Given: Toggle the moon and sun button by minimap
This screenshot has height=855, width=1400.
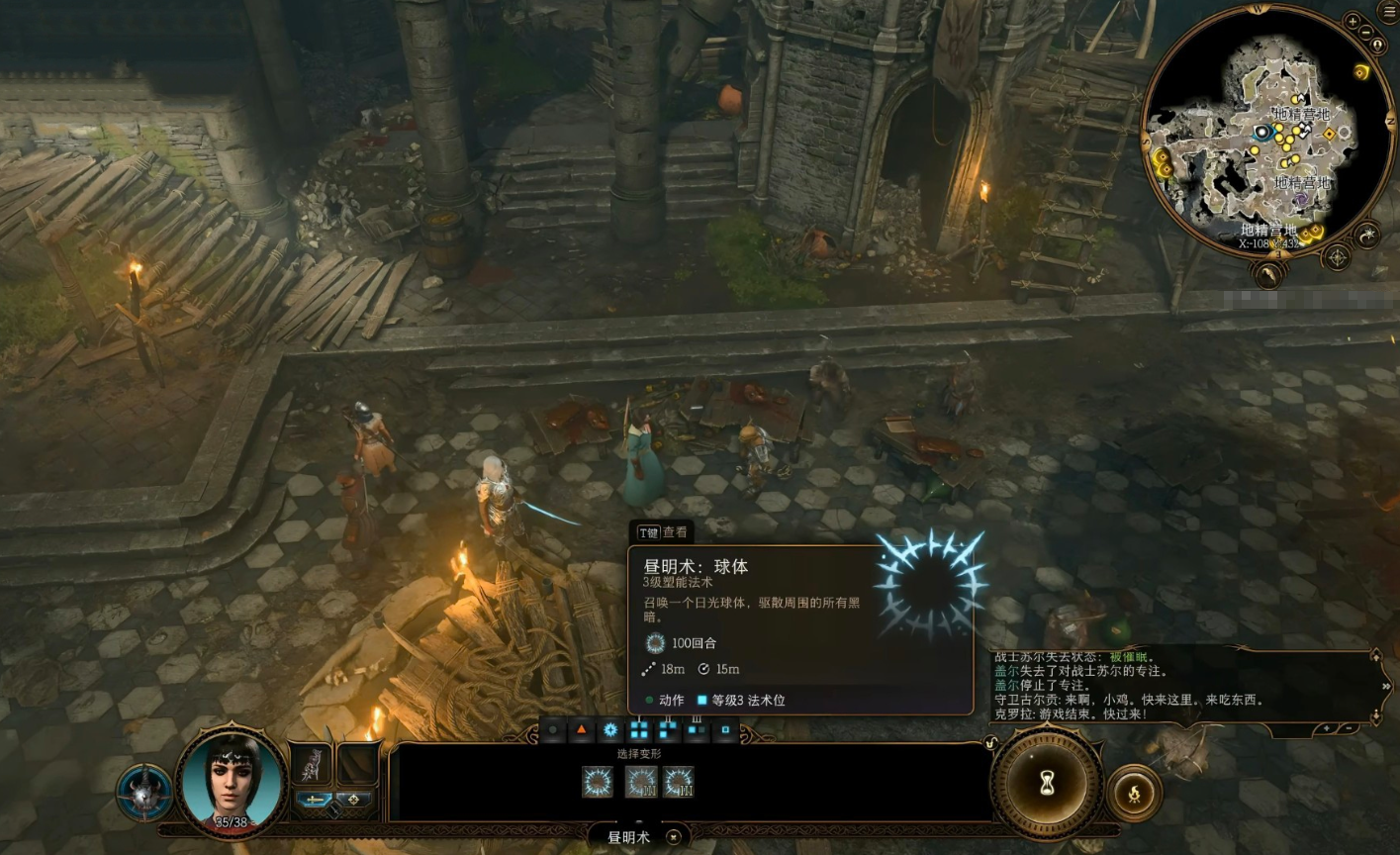Looking at the screenshot, I should pyautogui.click(x=1367, y=235).
